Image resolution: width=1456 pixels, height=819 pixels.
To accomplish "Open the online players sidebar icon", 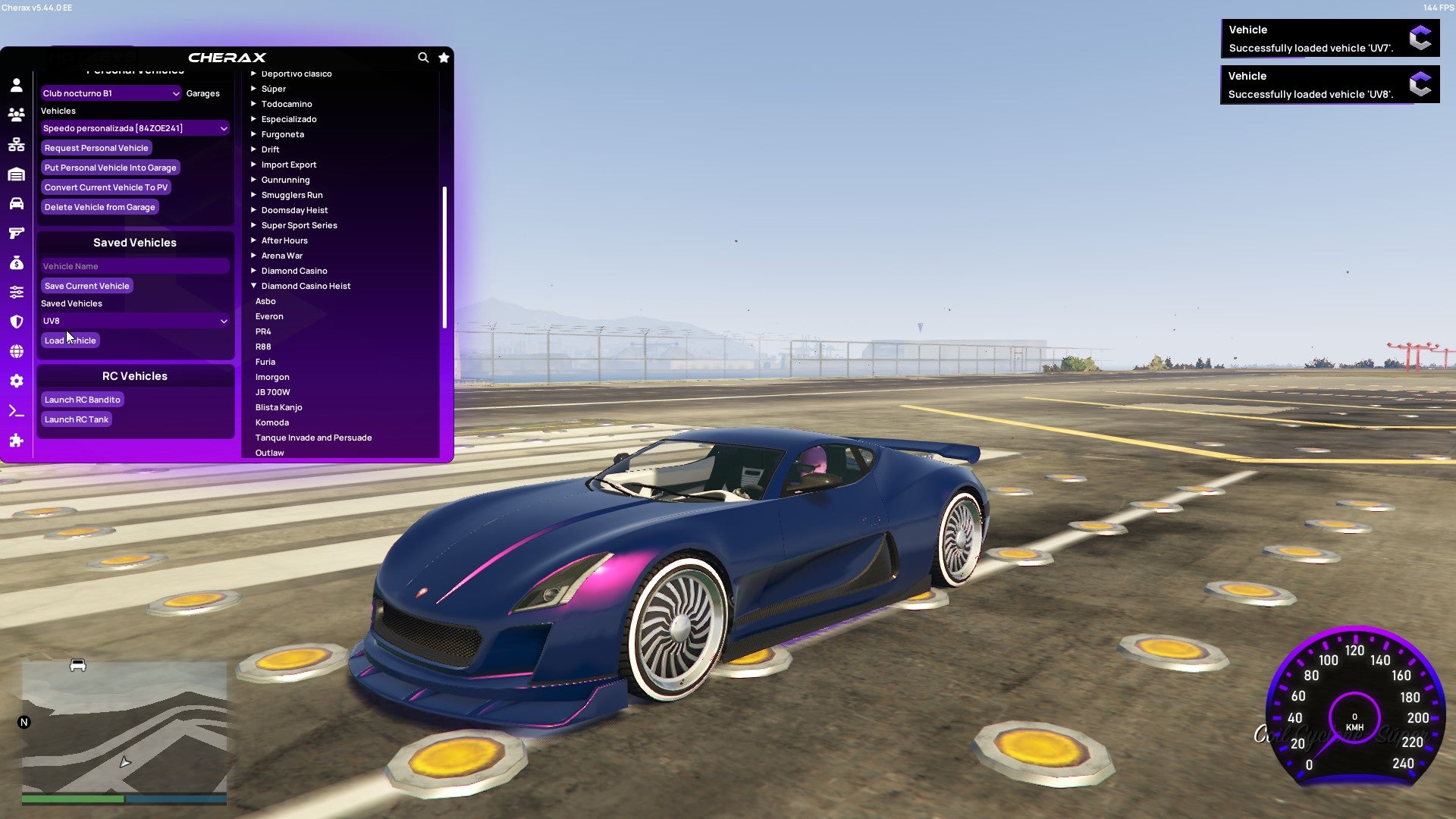I will click(x=17, y=115).
